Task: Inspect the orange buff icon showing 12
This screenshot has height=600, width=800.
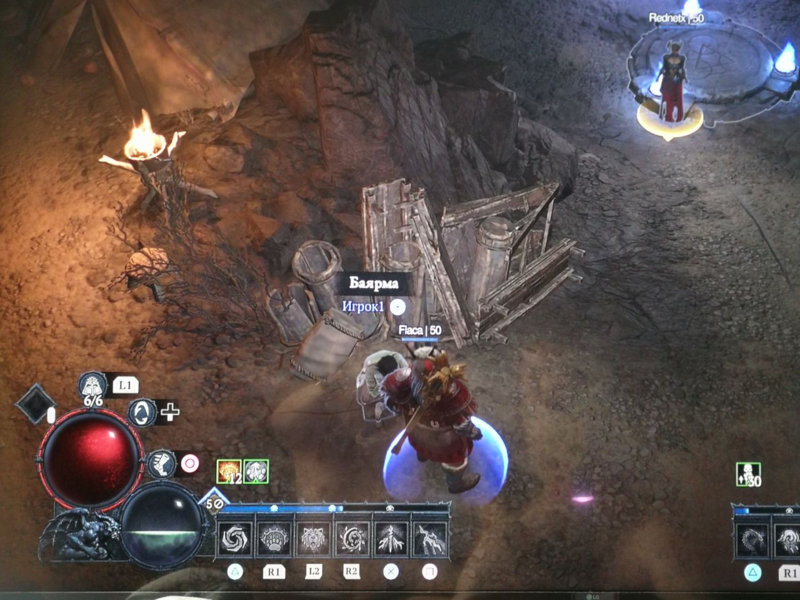Action: click(229, 471)
